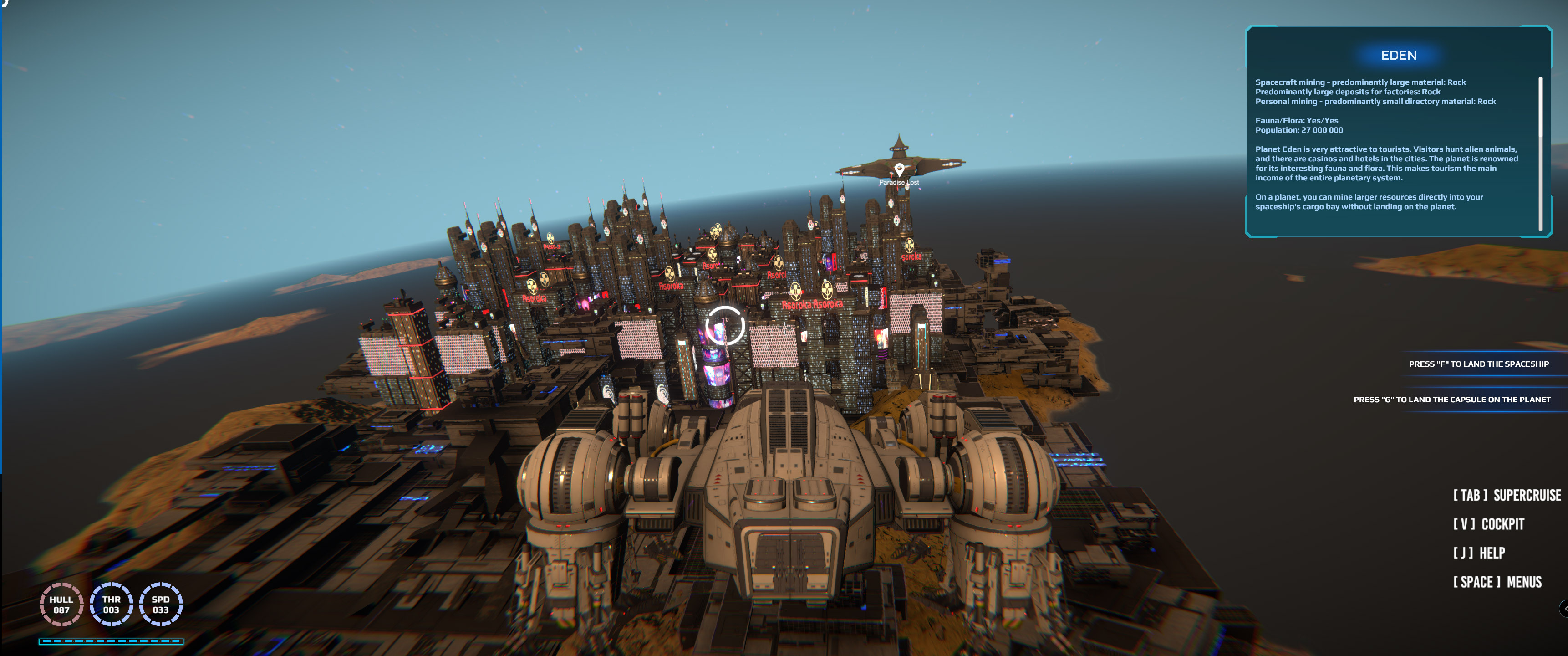
Task: Select the Paradise Lost location marker
Action: [899, 169]
